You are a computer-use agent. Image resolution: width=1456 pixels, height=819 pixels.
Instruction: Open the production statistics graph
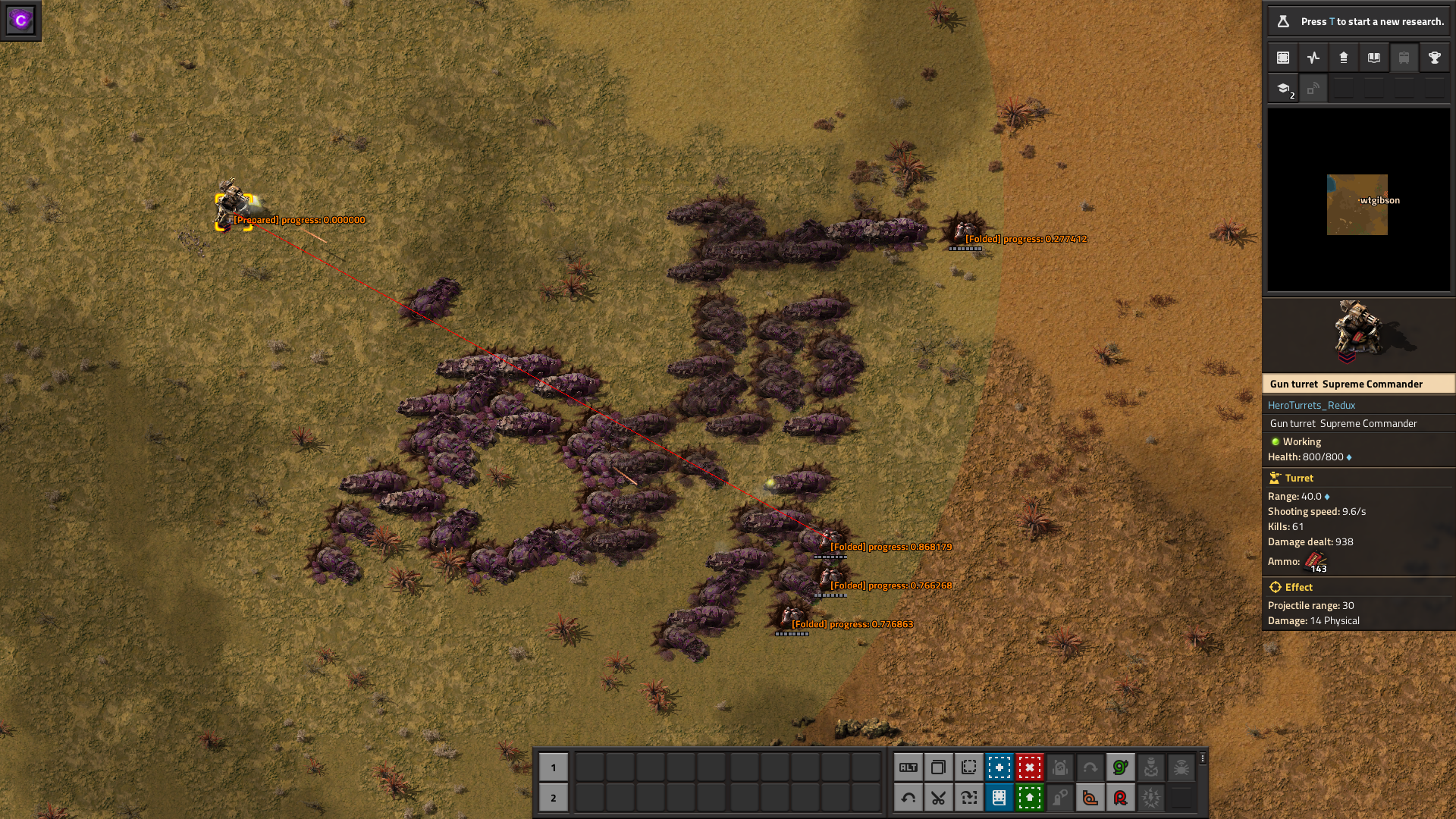coord(1313,57)
